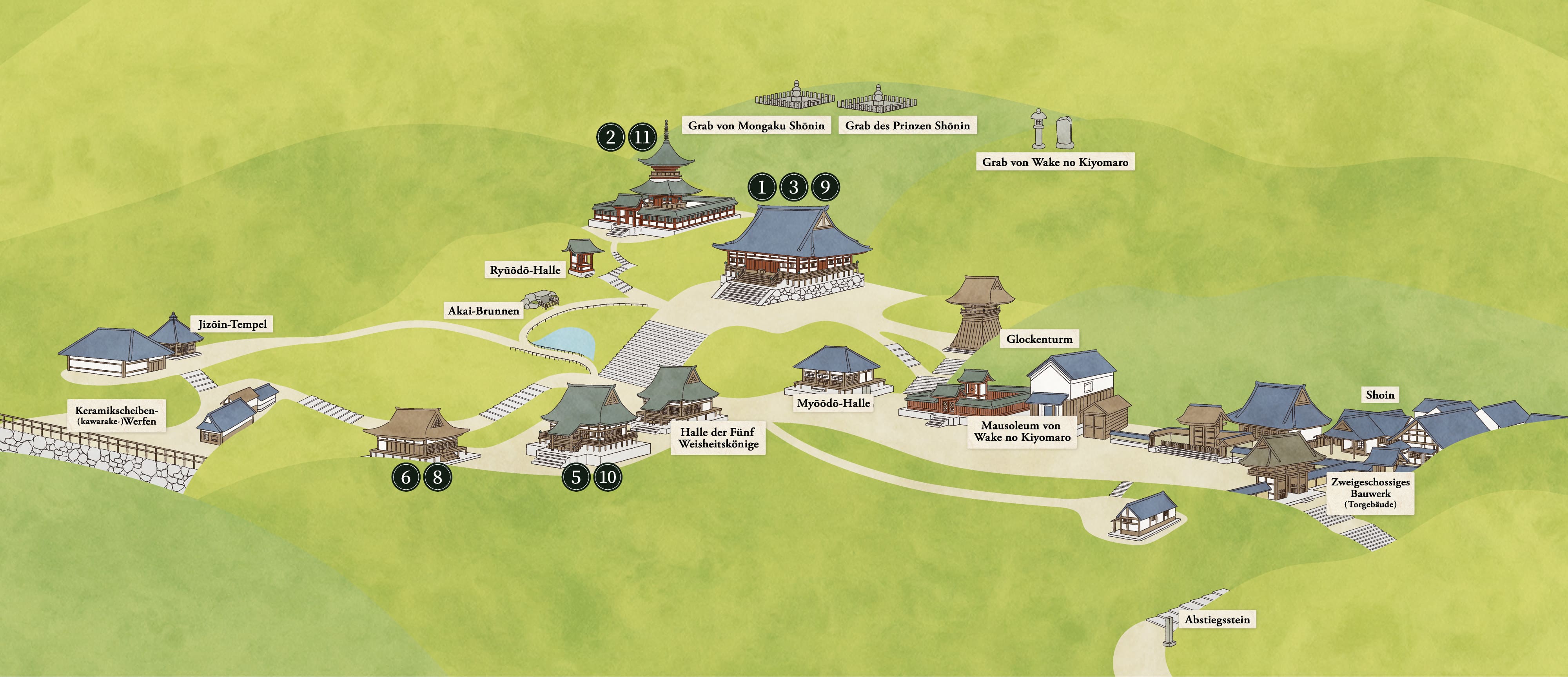1568x677 pixels.
Task: Click the Ryūōdō-Halle label
Action: [x=525, y=270]
